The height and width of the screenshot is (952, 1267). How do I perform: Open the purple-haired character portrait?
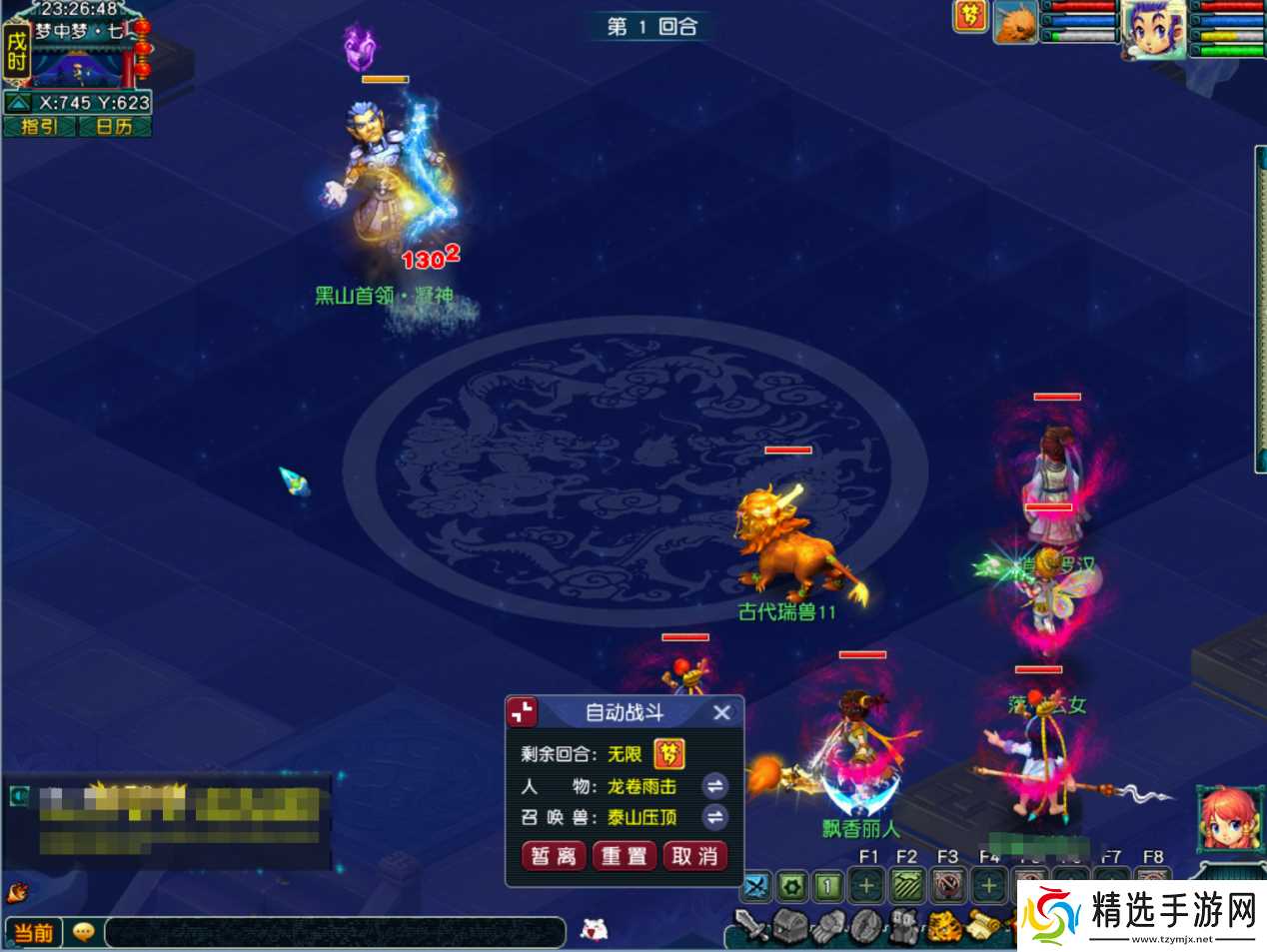click(1153, 28)
